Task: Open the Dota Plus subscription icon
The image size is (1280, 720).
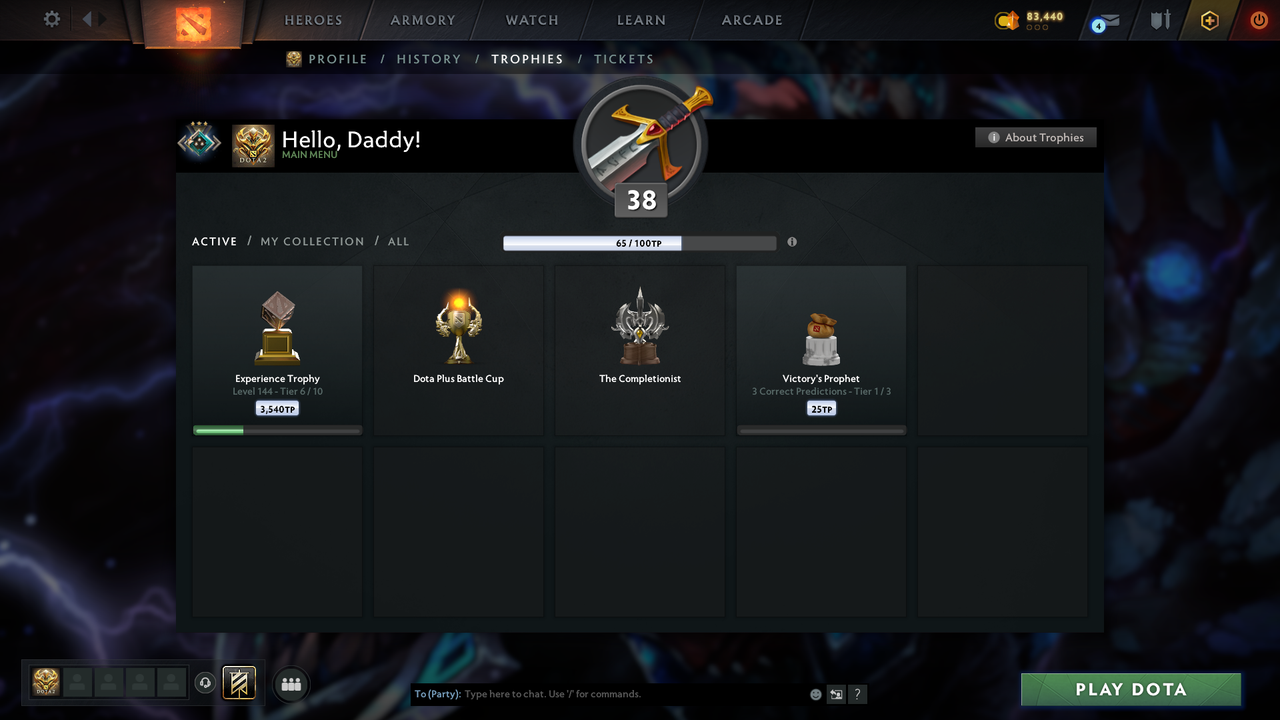Action: (x=1209, y=20)
